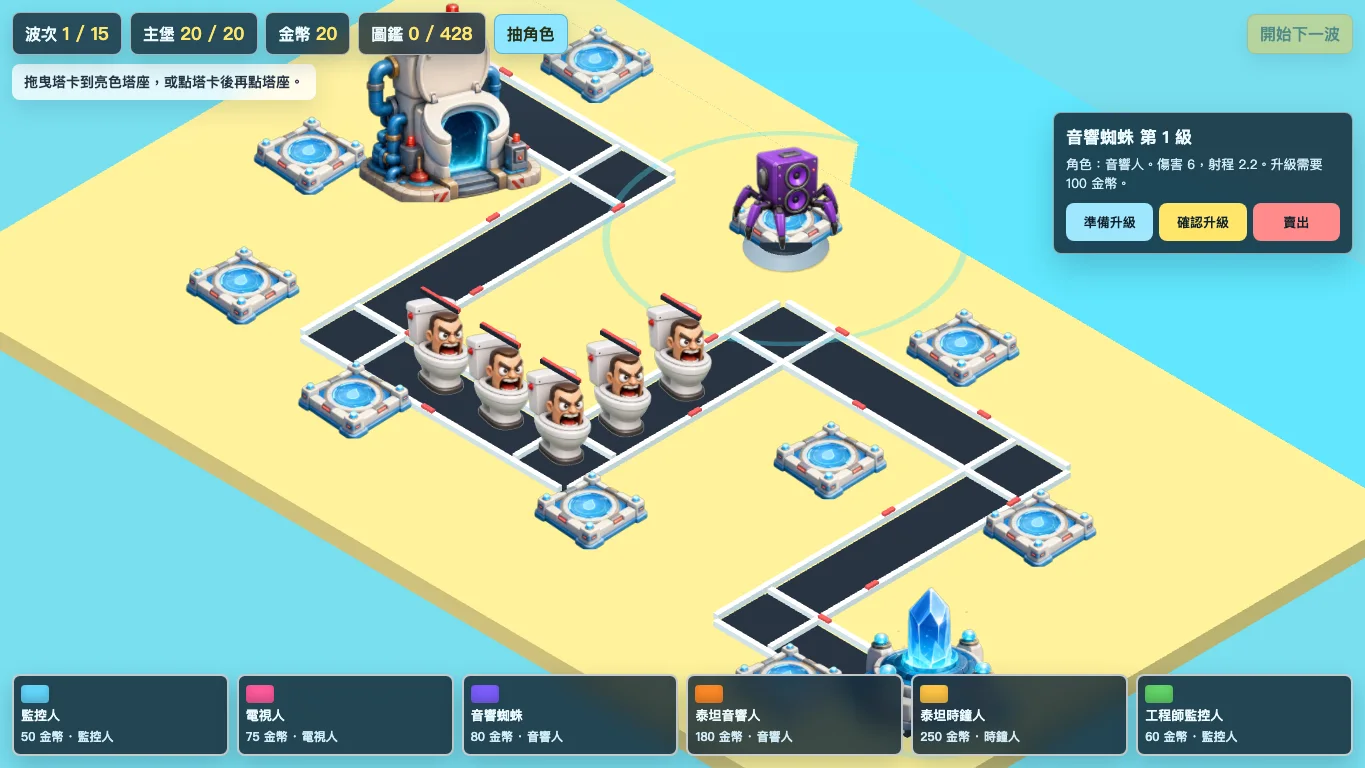The width and height of the screenshot is (1365, 768).
Task: Confirm the upgrade with 確認升級
Action: point(1202,222)
